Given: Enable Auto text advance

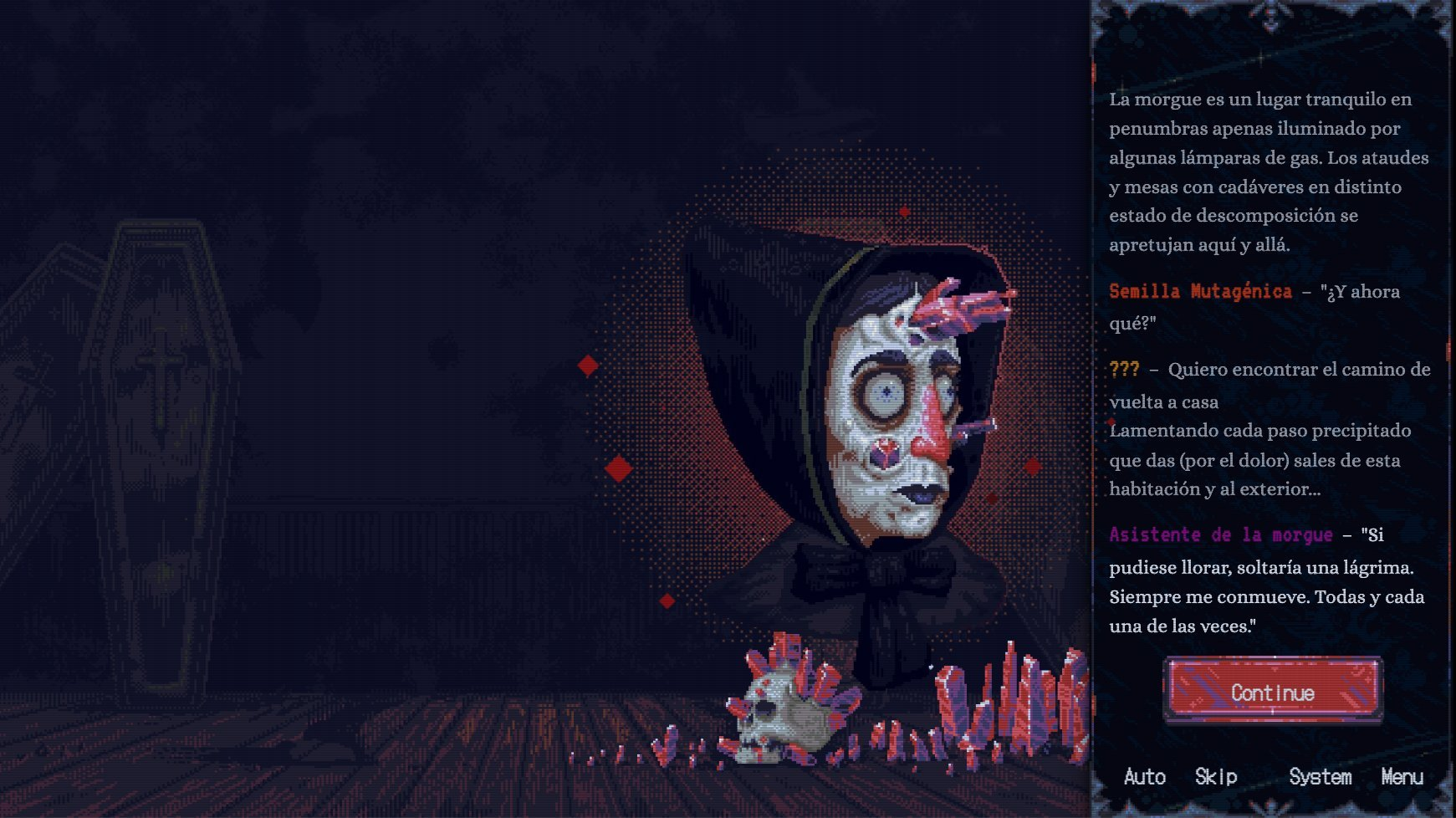Looking at the screenshot, I should (x=1144, y=777).
